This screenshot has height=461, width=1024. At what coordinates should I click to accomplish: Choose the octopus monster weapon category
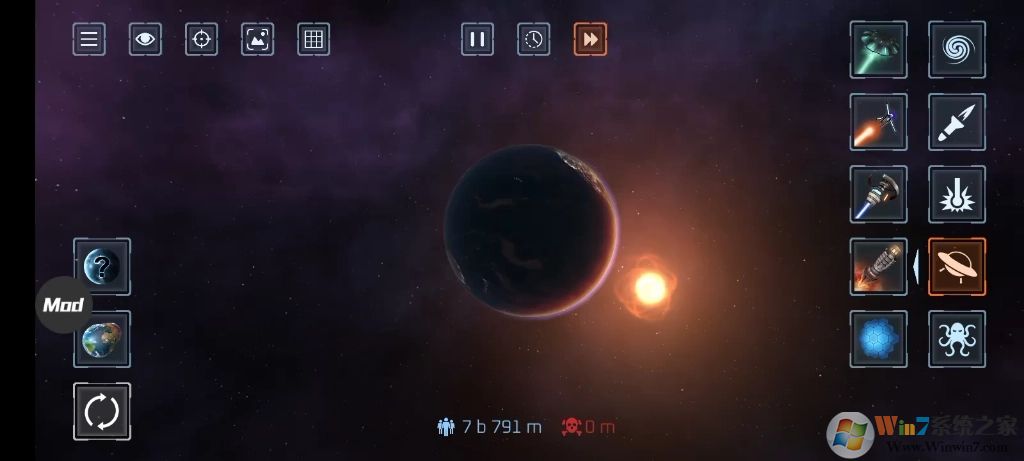pyautogui.click(x=957, y=339)
